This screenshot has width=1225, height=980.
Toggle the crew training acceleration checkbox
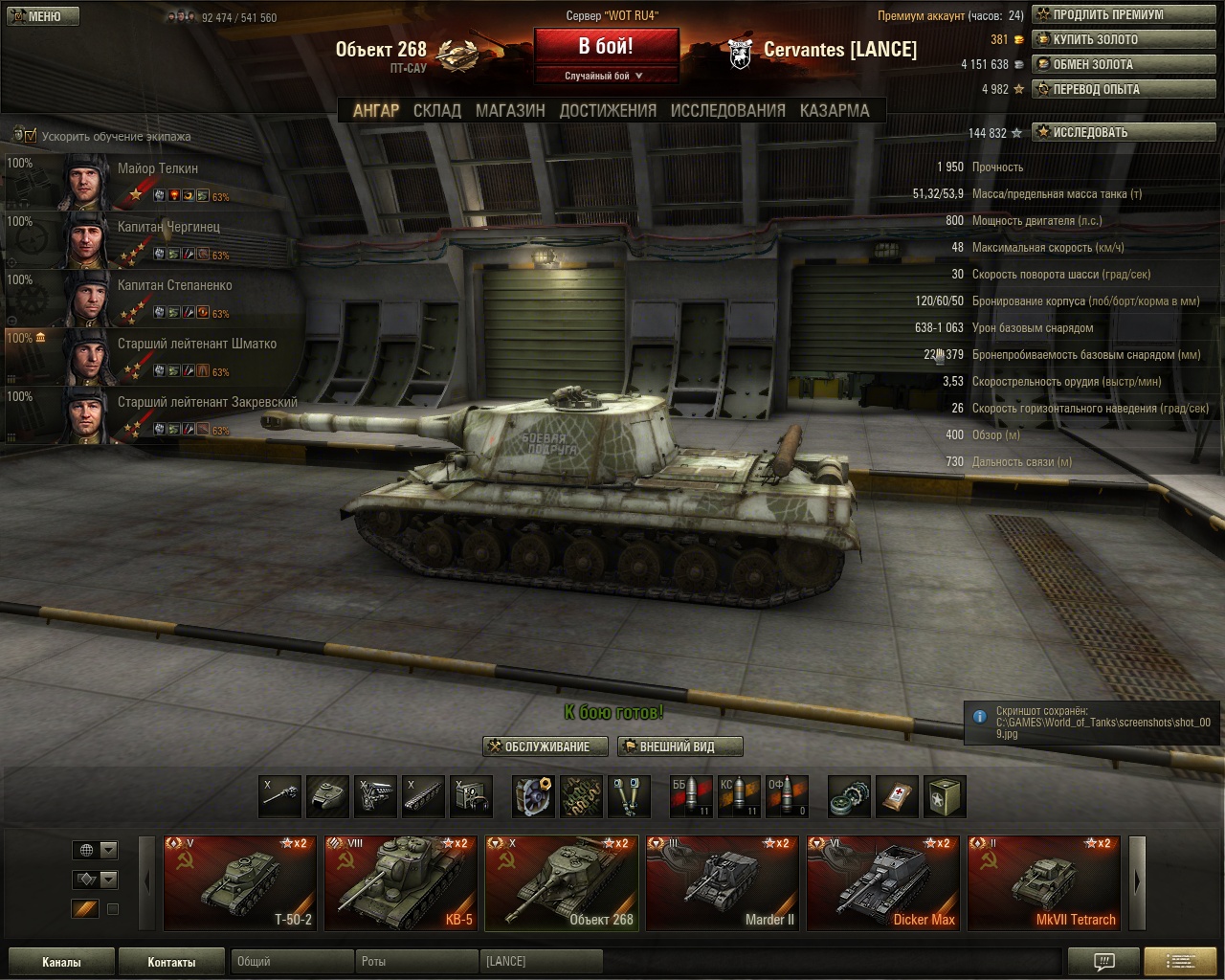pos(30,136)
